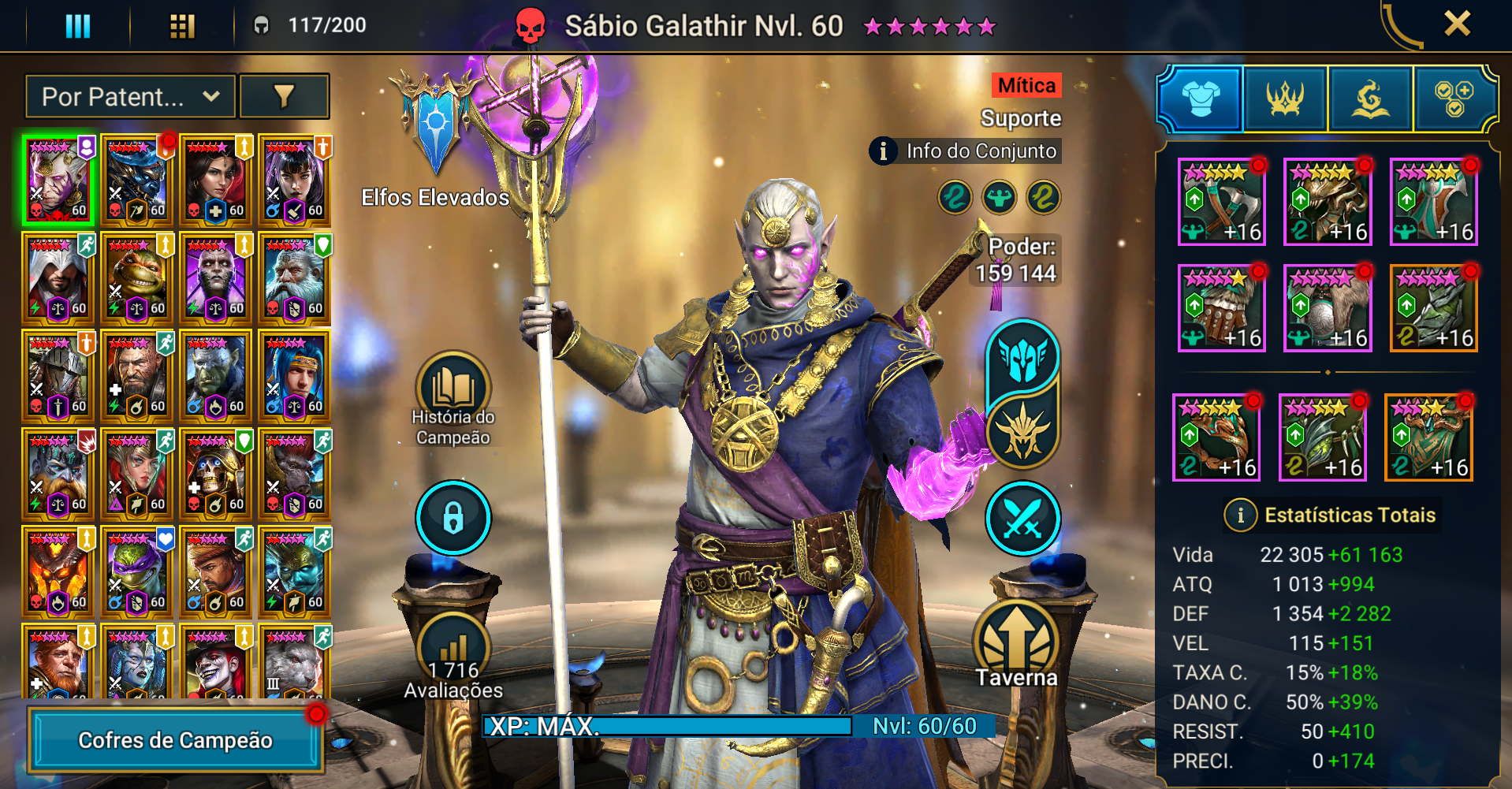1512x789 pixels.
Task: Switch to three-column roster view
Action: pos(77,25)
